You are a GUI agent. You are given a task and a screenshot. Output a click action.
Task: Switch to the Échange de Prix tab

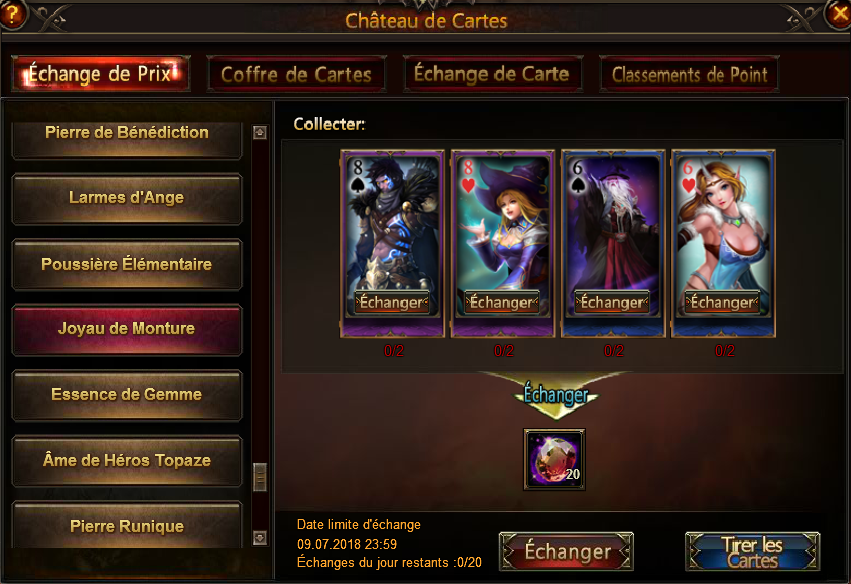[x=100, y=74]
